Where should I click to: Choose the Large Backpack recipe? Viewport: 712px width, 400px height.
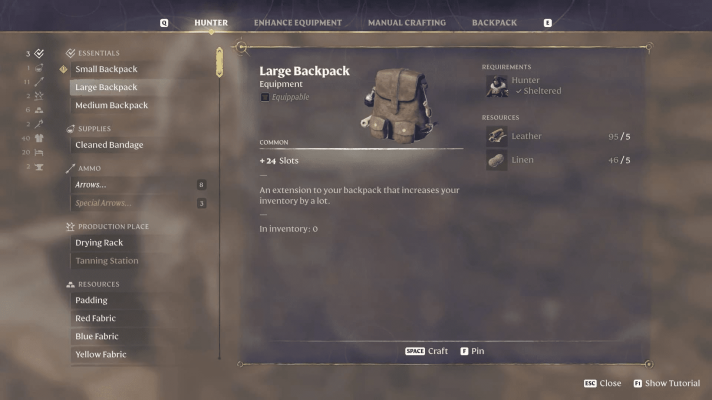pos(106,87)
